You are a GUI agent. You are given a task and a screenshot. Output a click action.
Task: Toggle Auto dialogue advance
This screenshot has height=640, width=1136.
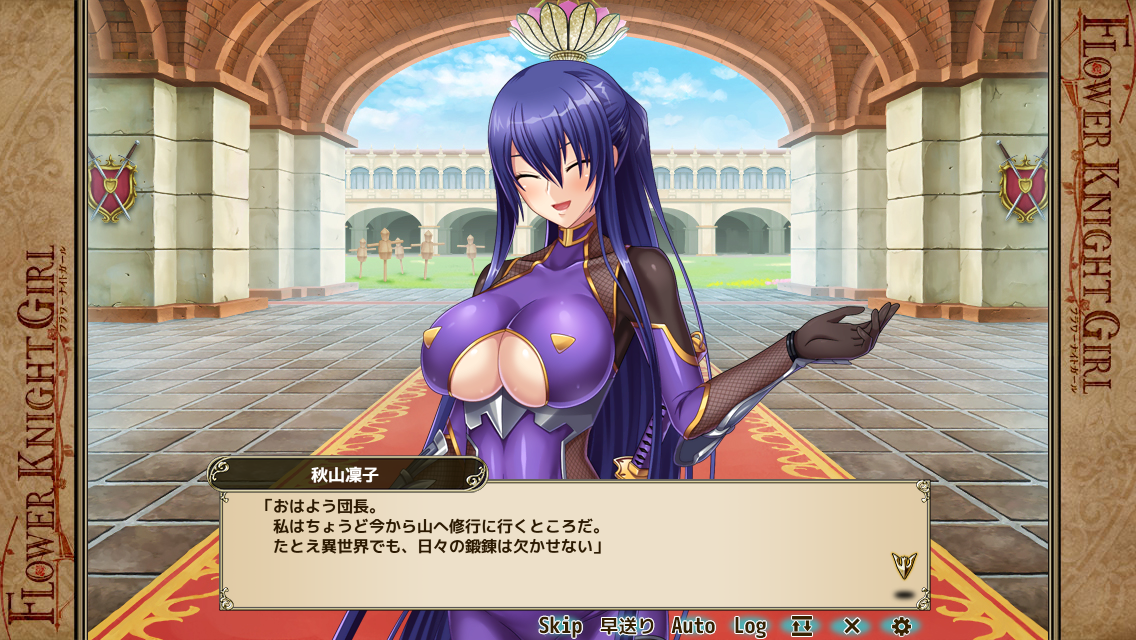[693, 626]
